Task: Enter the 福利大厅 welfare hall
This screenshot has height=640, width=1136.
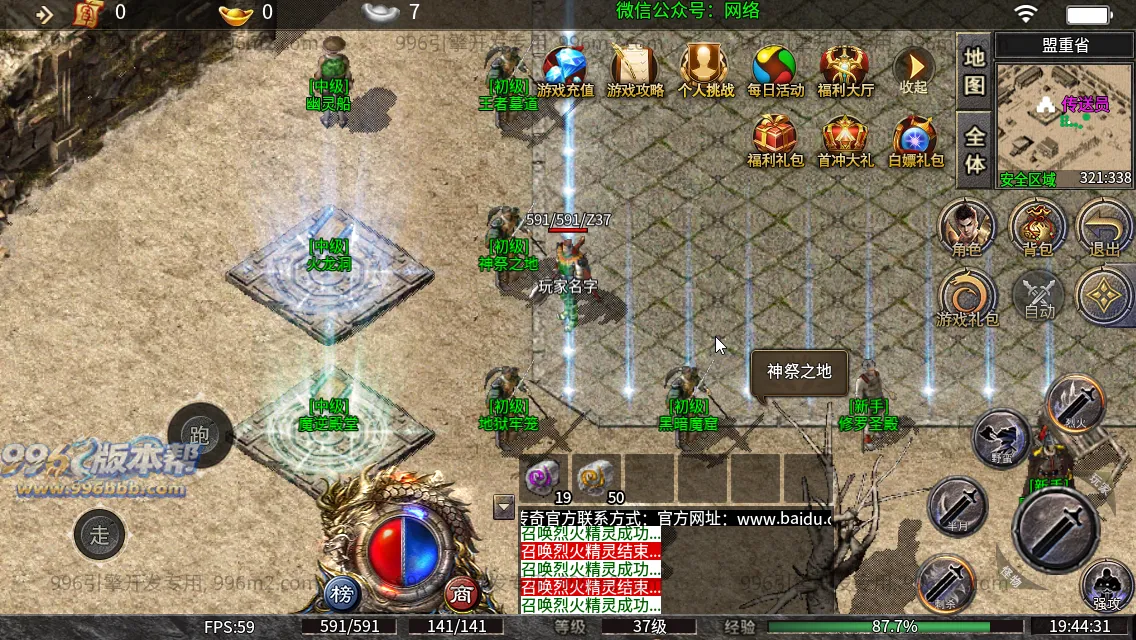Action: tap(845, 68)
